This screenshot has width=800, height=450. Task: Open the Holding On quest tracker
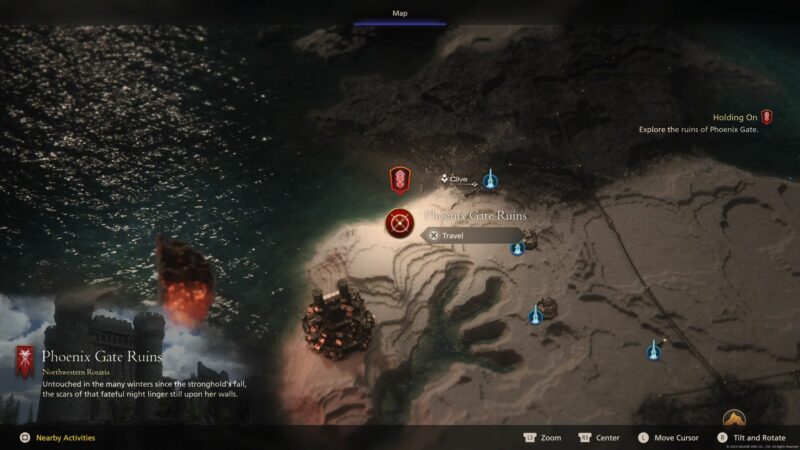point(741,117)
